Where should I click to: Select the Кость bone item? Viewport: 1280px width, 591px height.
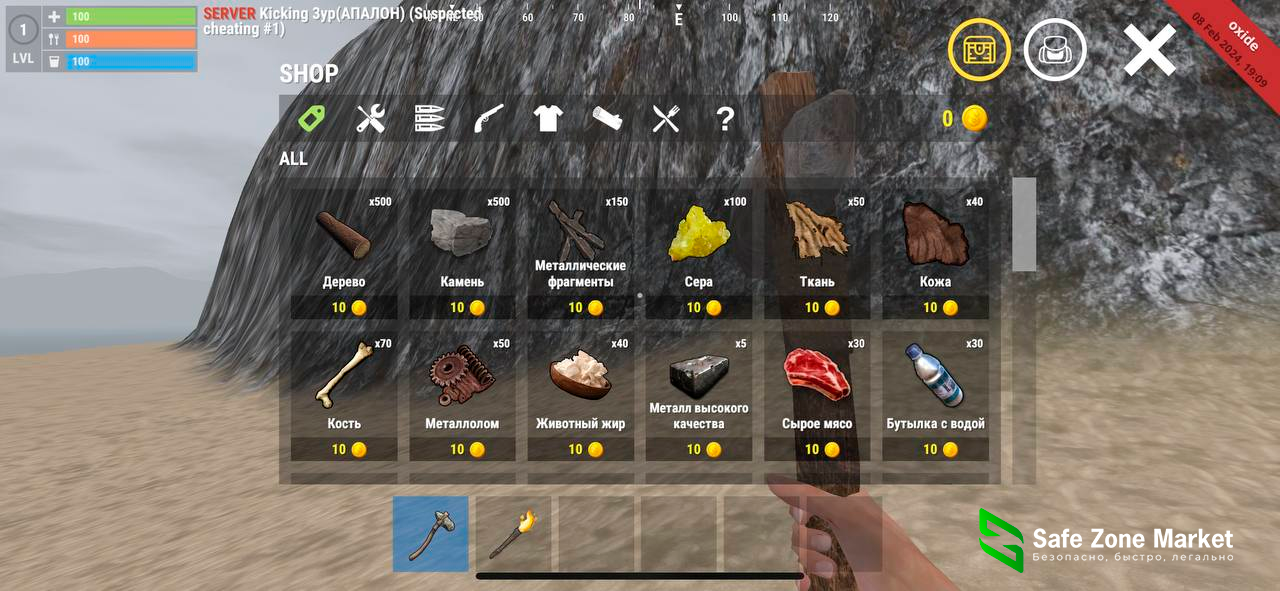(x=344, y=396)
